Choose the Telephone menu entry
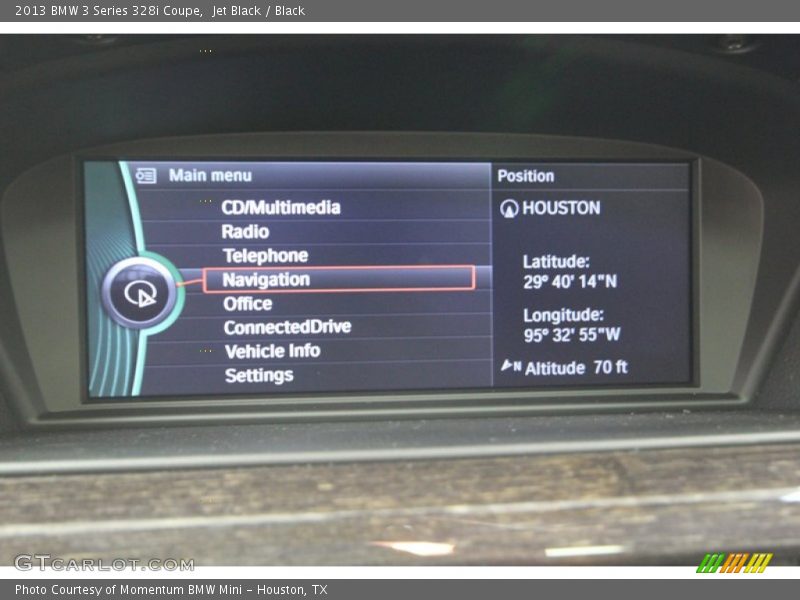 [x=265, y=255]
